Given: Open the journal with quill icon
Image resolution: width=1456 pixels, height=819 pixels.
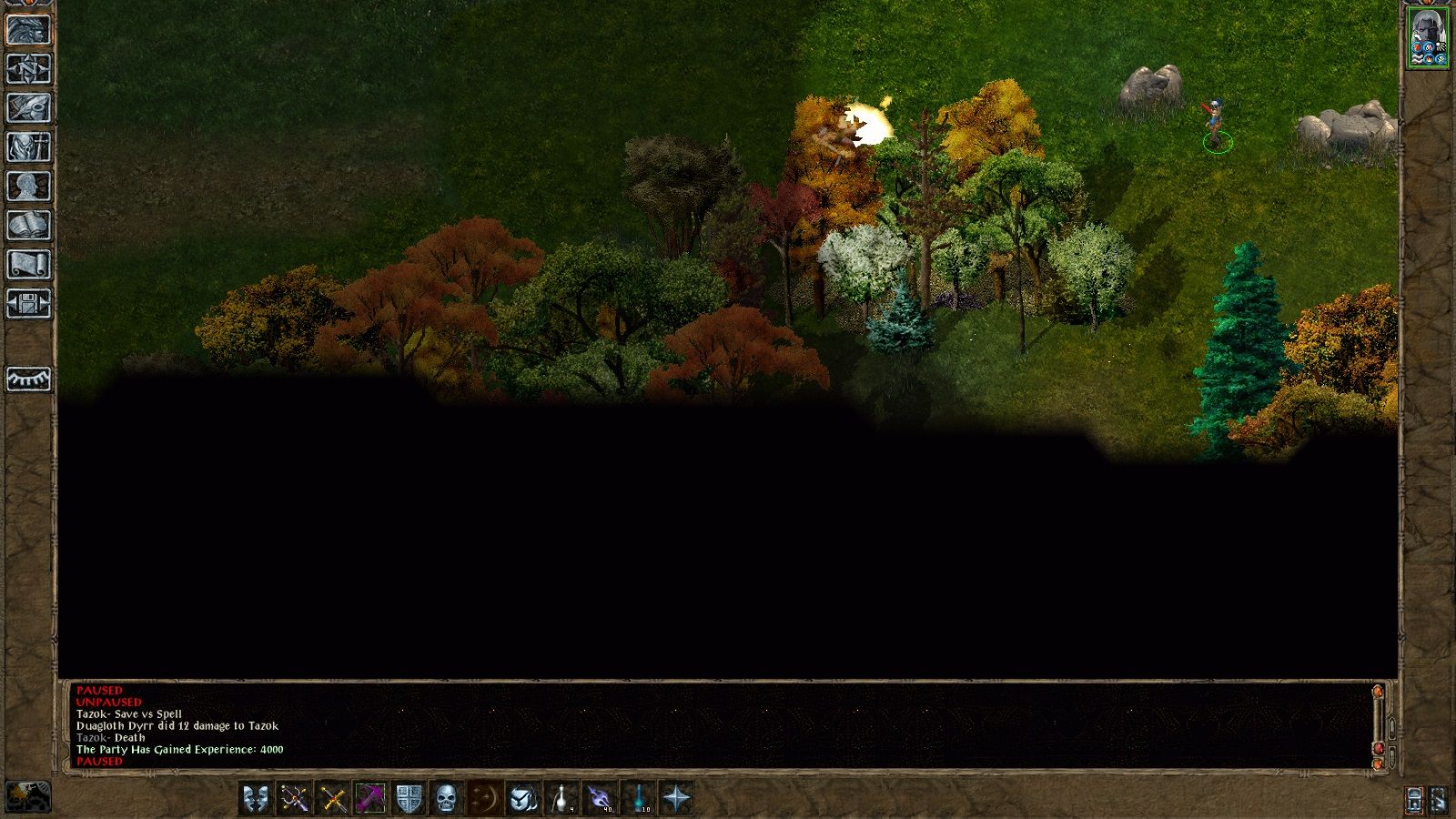Looking at the screenshot, I should [28, 108].
